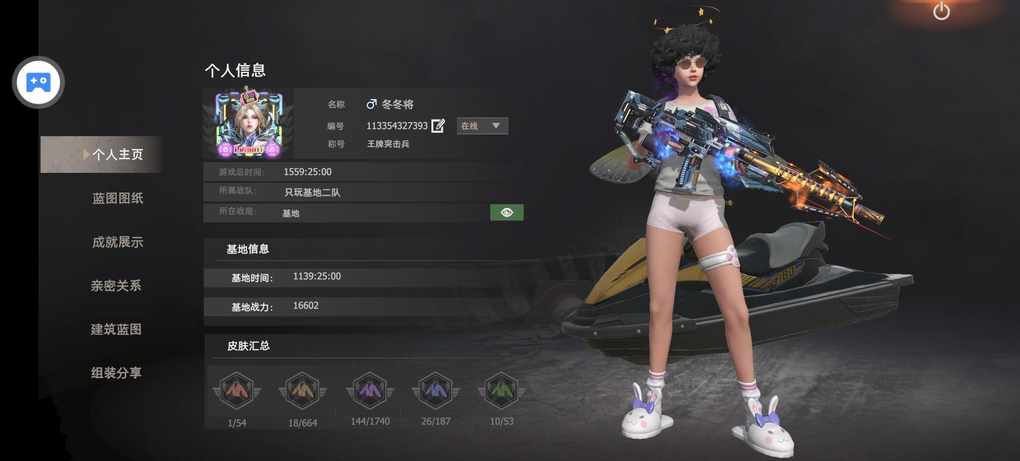Select the 亲密关系 tab

[x=116, y=286]
